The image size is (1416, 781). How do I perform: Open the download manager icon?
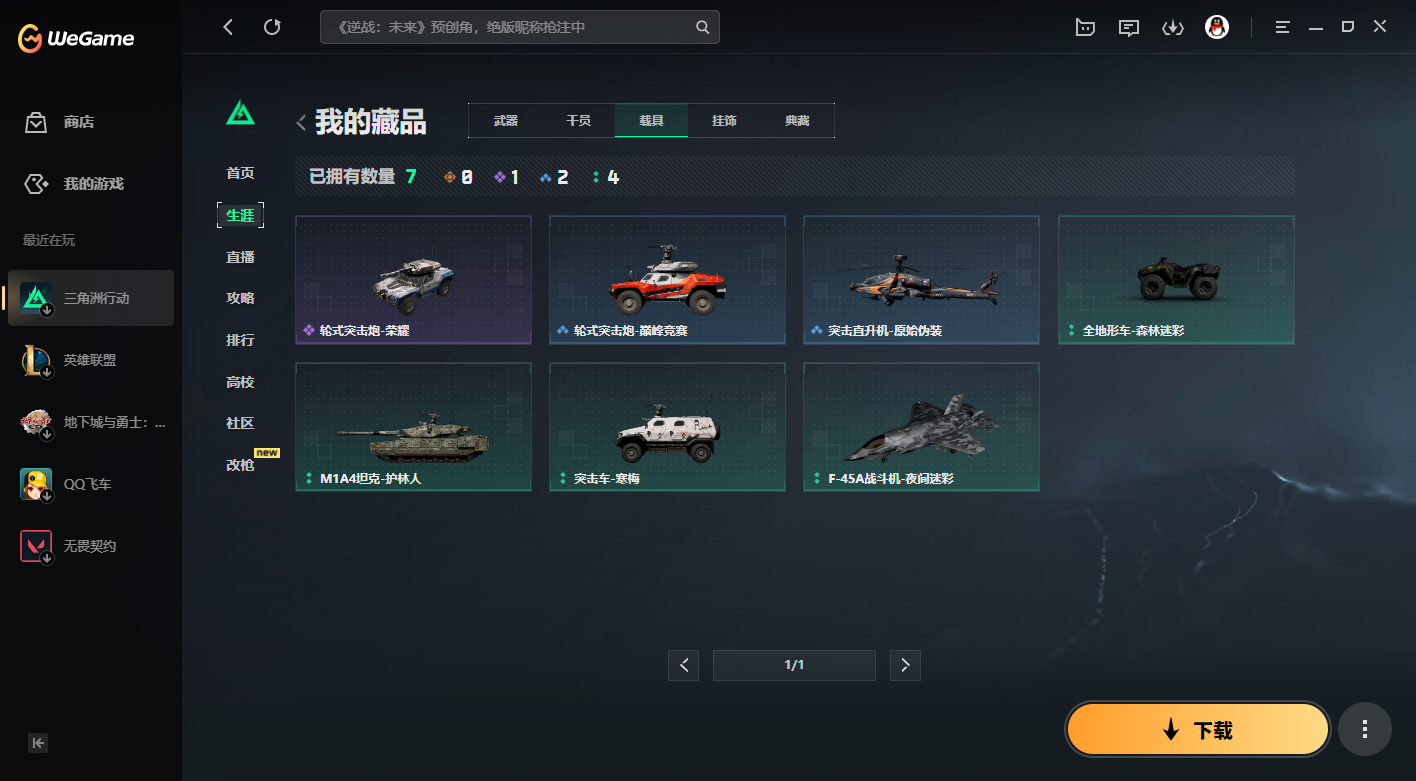point(1173,27)
